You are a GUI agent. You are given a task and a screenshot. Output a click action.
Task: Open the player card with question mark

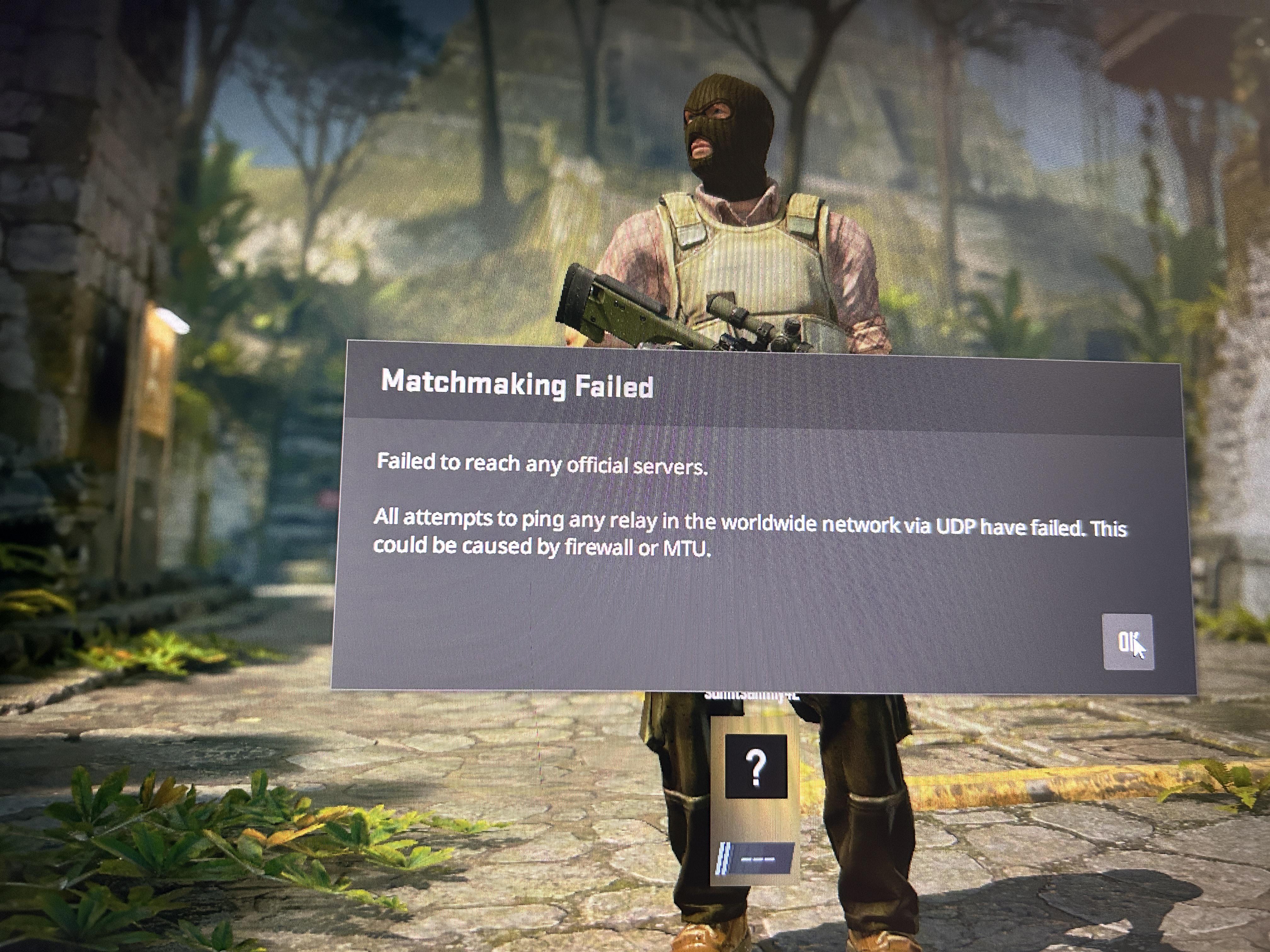(756, 767)
